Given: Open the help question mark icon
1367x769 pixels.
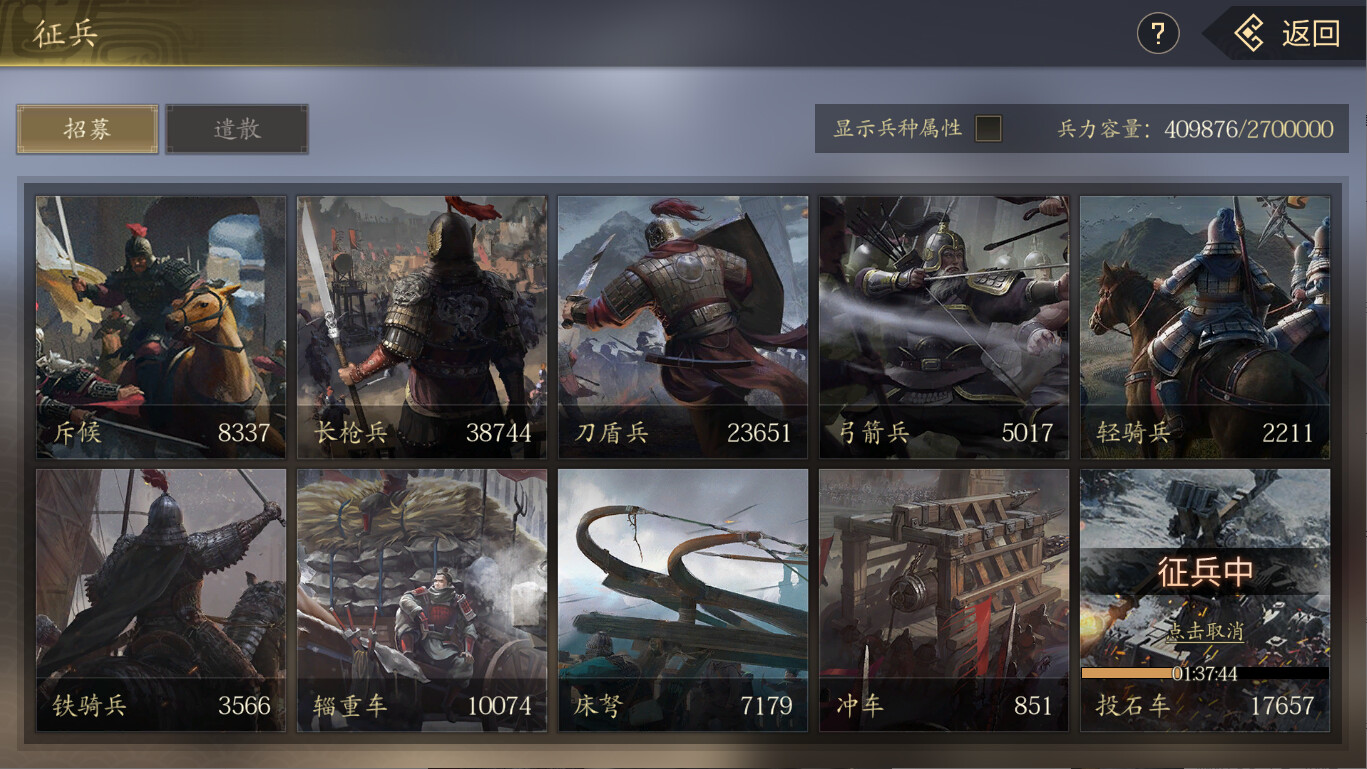Looking at the screenshot, I should [1157, 33].
